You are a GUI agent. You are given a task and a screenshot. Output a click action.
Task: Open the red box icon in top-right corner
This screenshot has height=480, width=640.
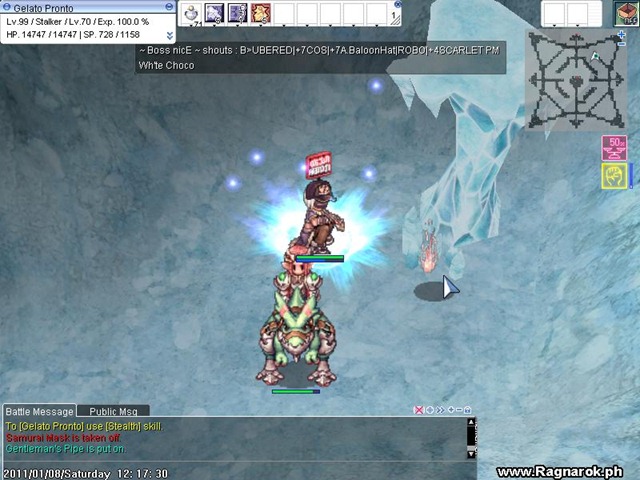point(625,13)
